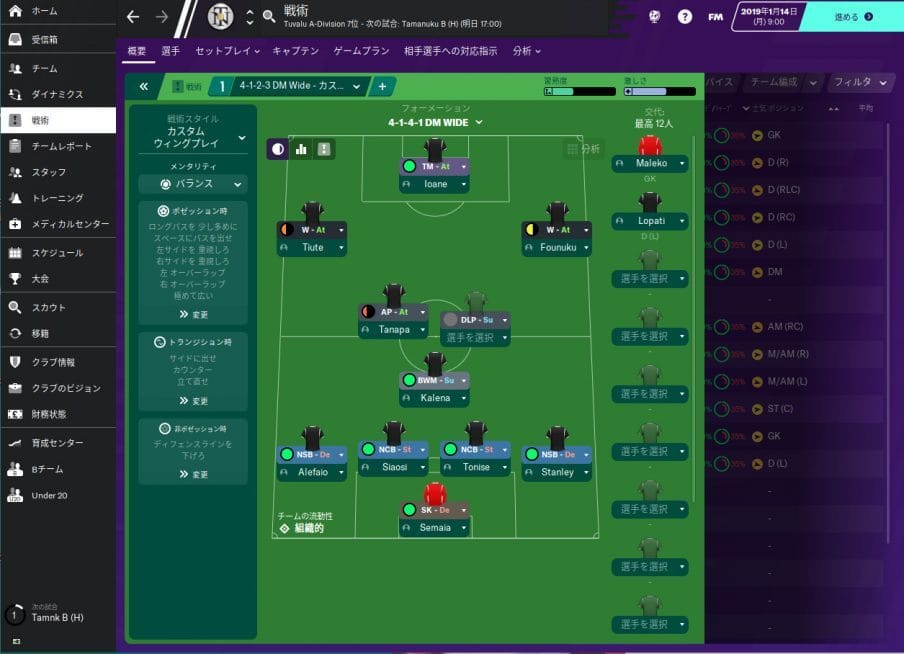This screenshot has height=654, width=904.
Task: Open the トレーニング training page
Action: pyautogui.click(x=57, y=198)
